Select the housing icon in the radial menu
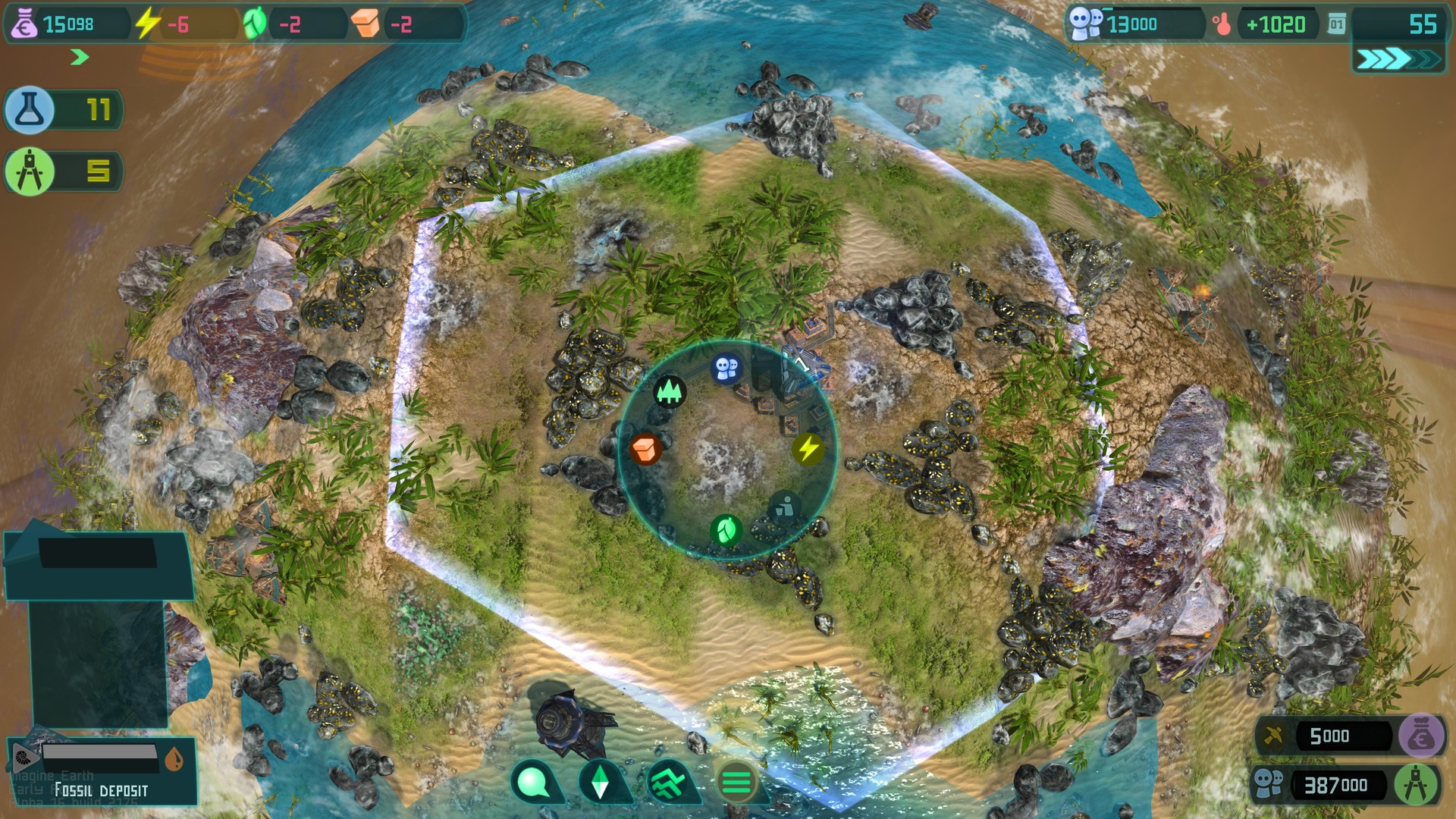Image resolution: width=1456 pixels, height=819 pixels. point(726,366)
